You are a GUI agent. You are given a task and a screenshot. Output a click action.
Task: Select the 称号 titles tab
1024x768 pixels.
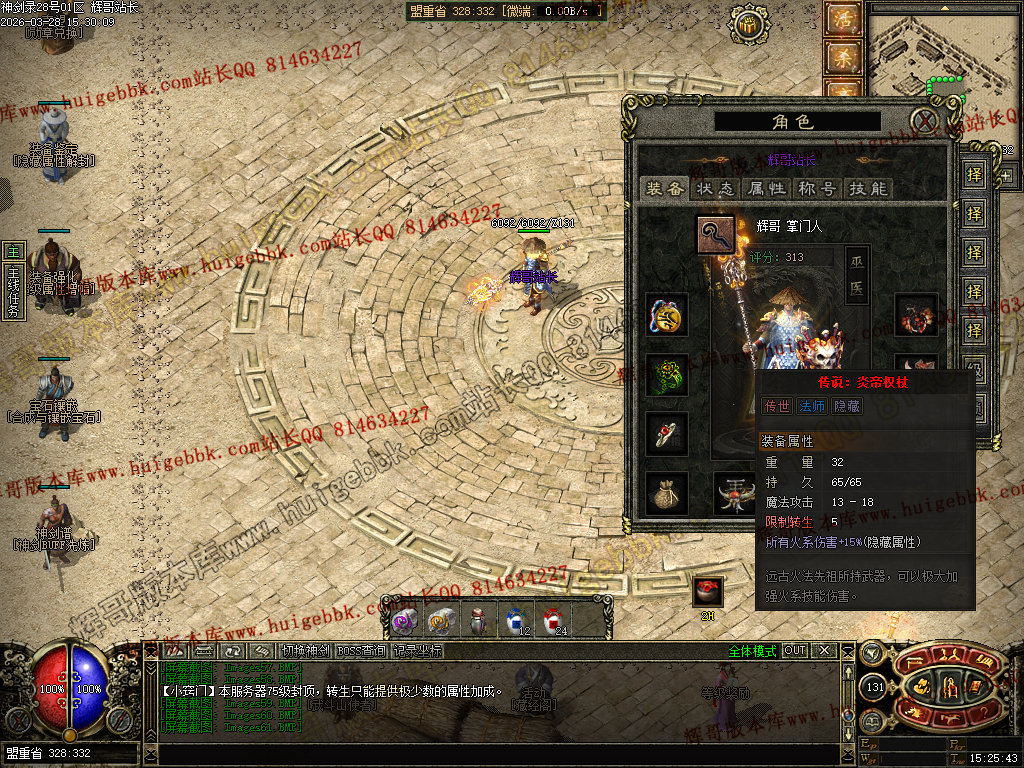click(816, 188)
